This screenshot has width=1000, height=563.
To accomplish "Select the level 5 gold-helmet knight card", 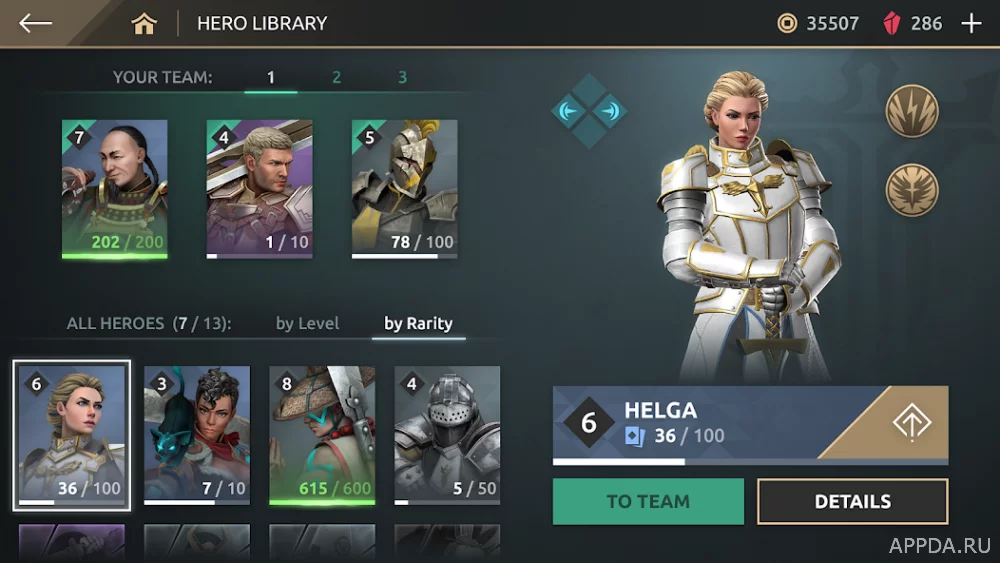I will tap(404, 189).
